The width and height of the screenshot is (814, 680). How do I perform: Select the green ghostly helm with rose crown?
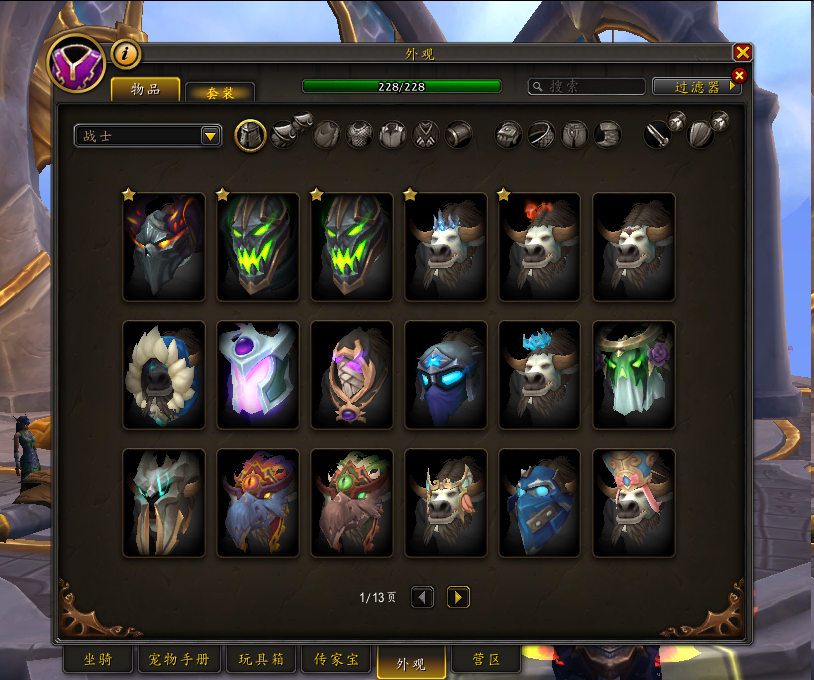tap(634, 375)
